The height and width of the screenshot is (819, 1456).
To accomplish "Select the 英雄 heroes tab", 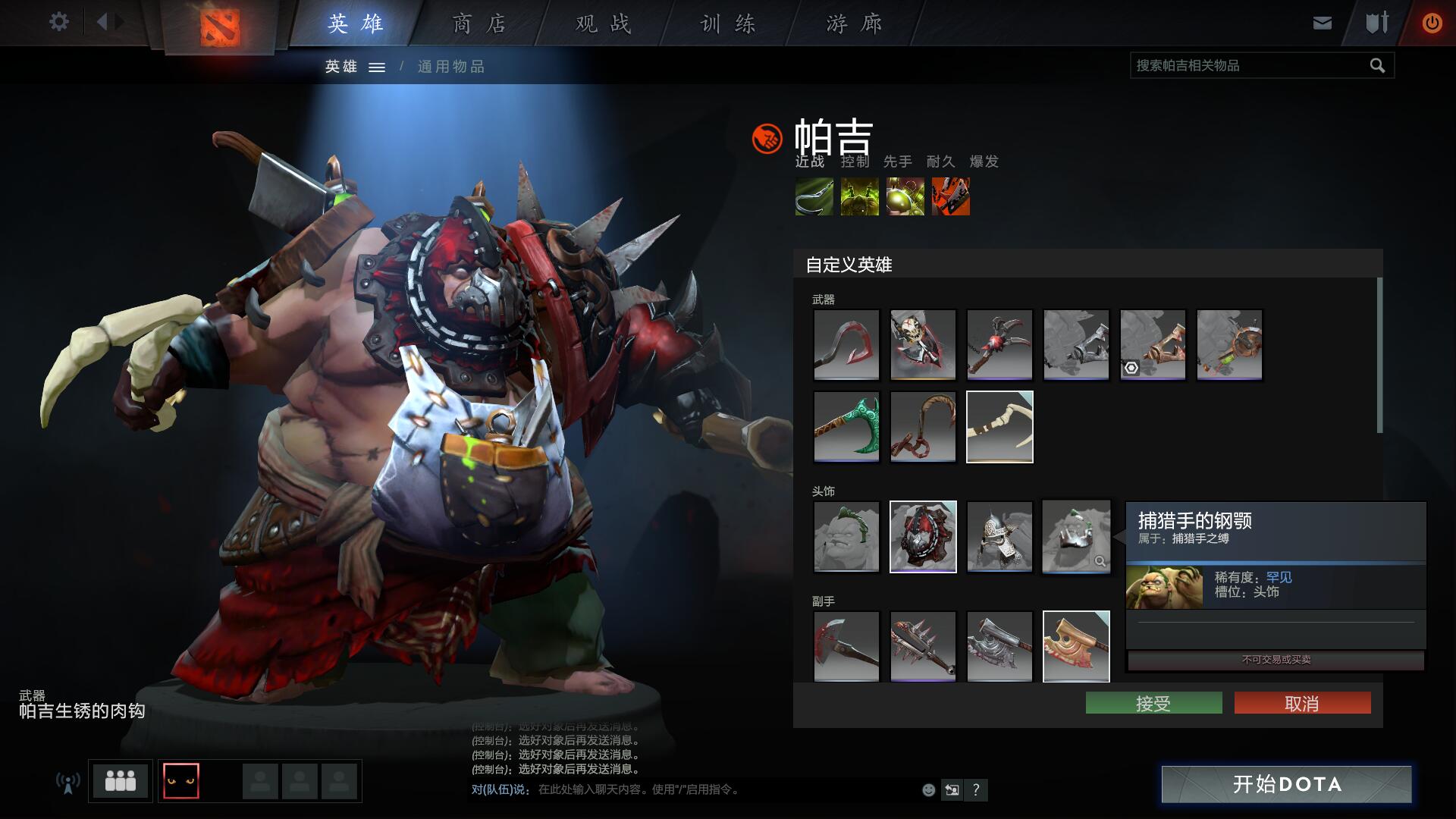I will click(x=356, y=24).
